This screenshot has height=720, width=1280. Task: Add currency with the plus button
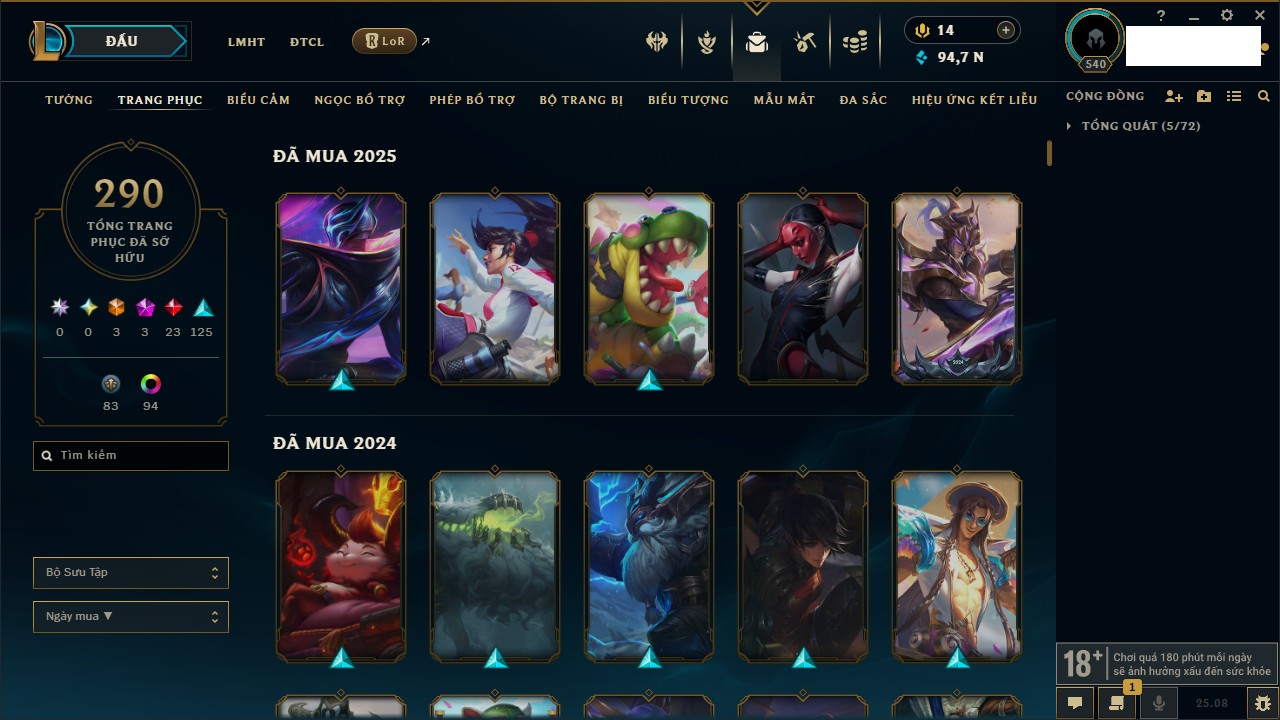coord(1006,30)
